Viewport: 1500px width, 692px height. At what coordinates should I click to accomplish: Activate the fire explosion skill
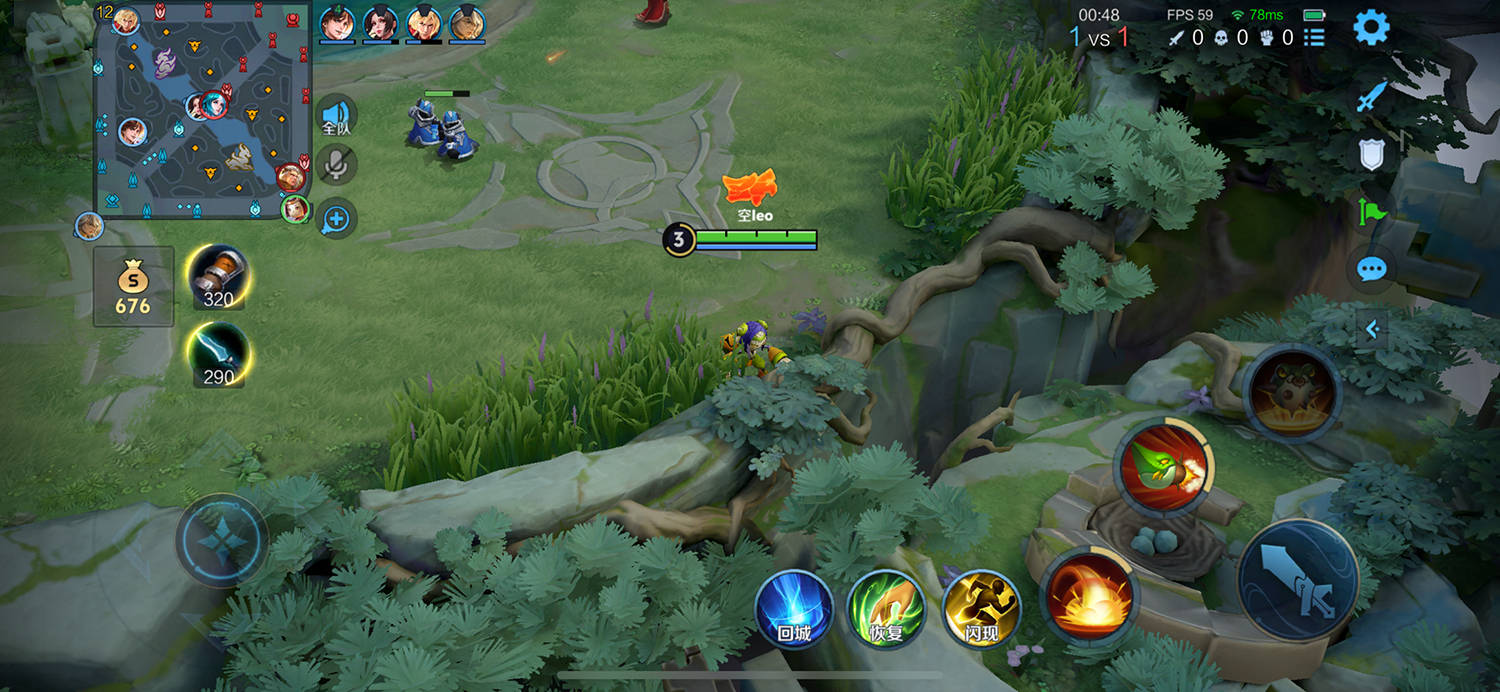point(1089,597)
